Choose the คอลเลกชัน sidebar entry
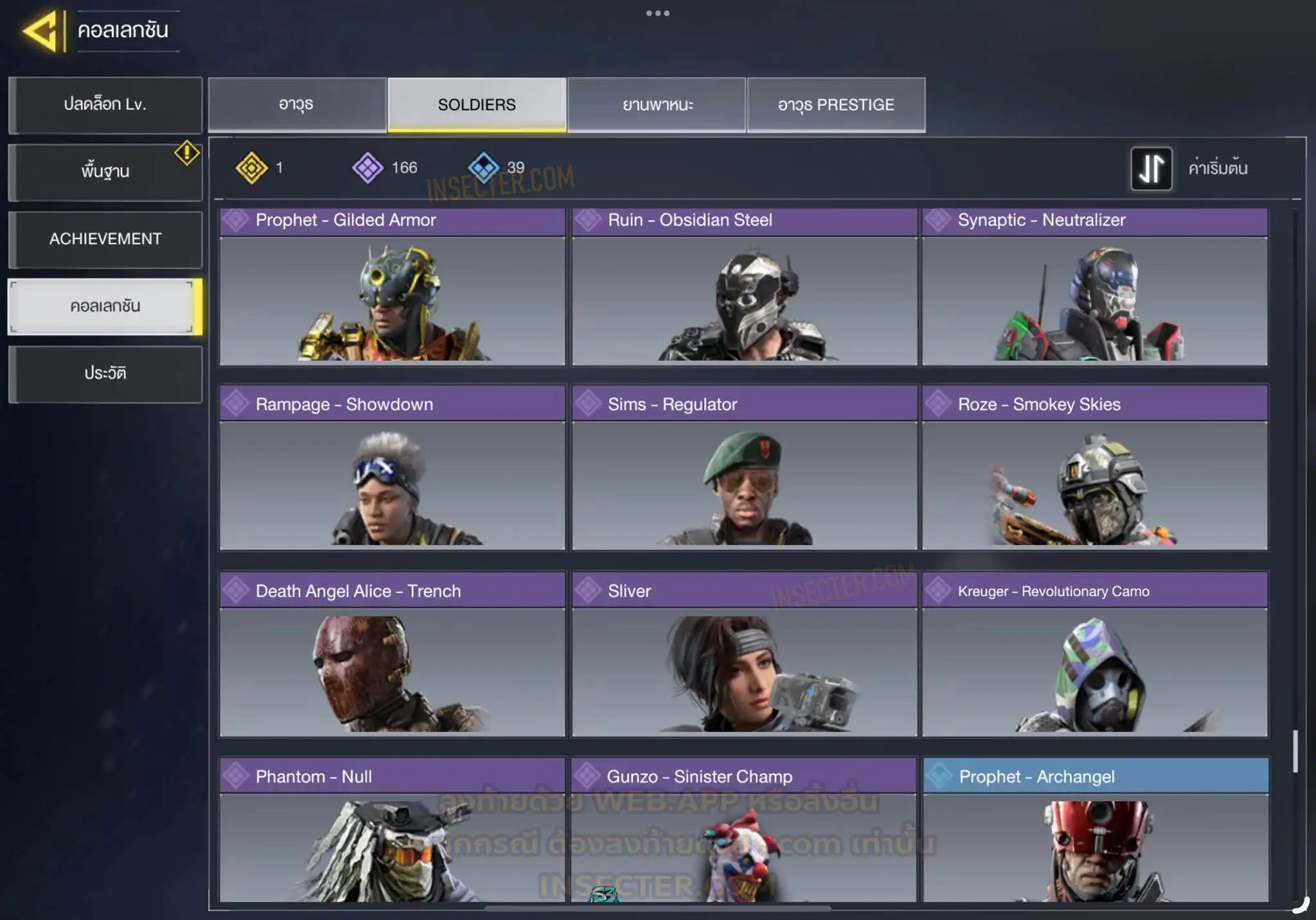This screenshot has height=920, width=1316. [105, 307]
